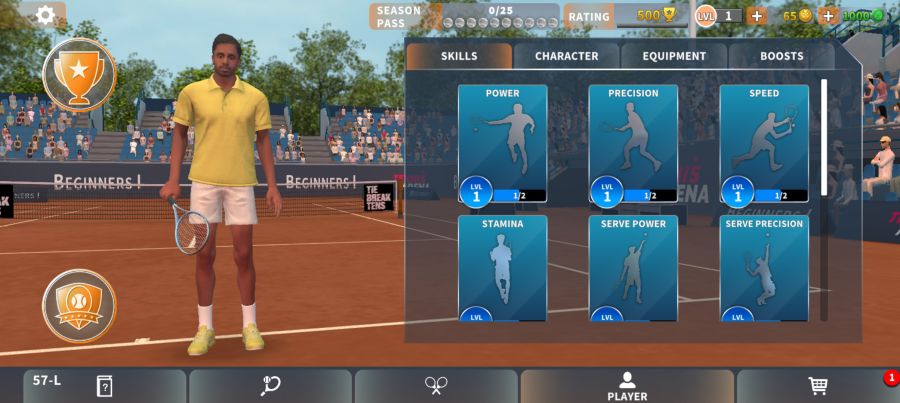Open the racket and ball tab
Image resolution: width=900 pixels, height=403 pixels.
tap(270, 386)
